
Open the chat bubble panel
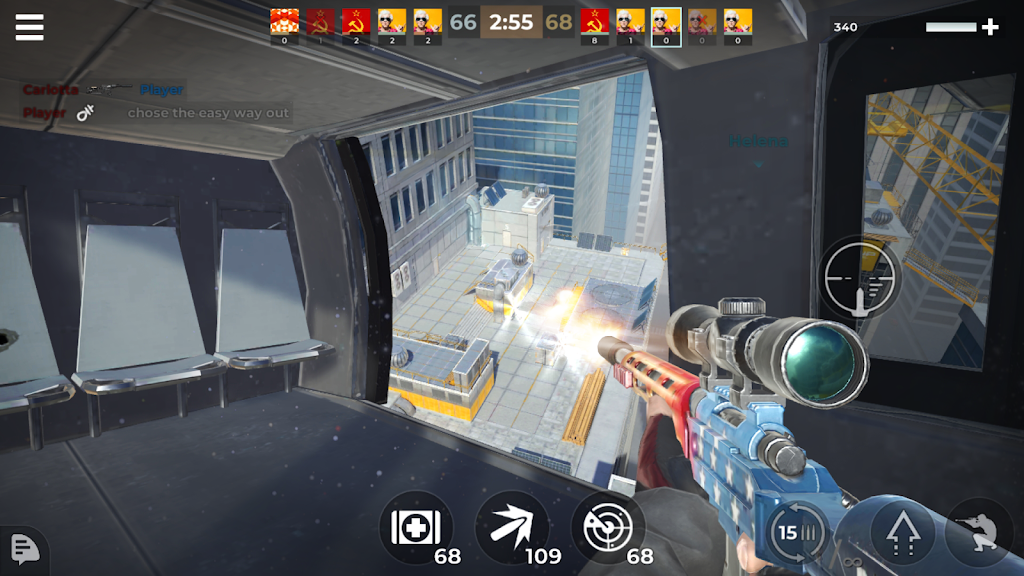pos(24,548)
